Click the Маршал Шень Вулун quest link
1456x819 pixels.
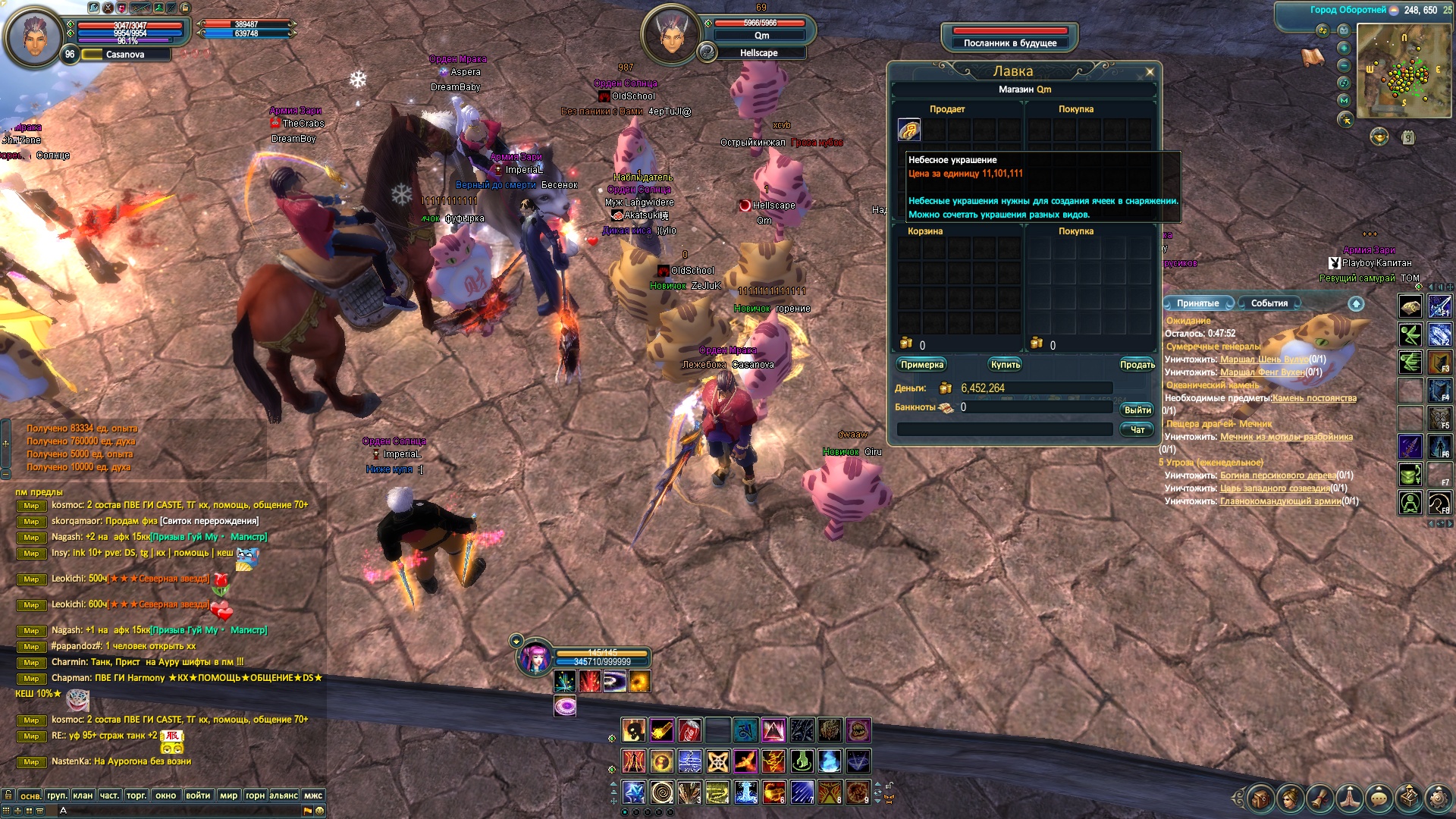tap(1263, 359)
